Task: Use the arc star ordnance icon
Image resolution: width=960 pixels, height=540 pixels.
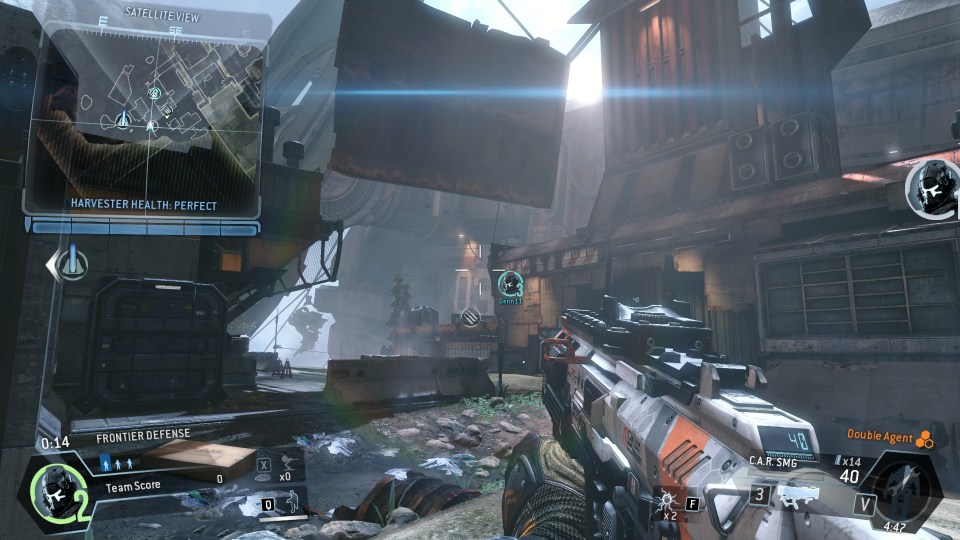Action: click(x=665, y=498)
